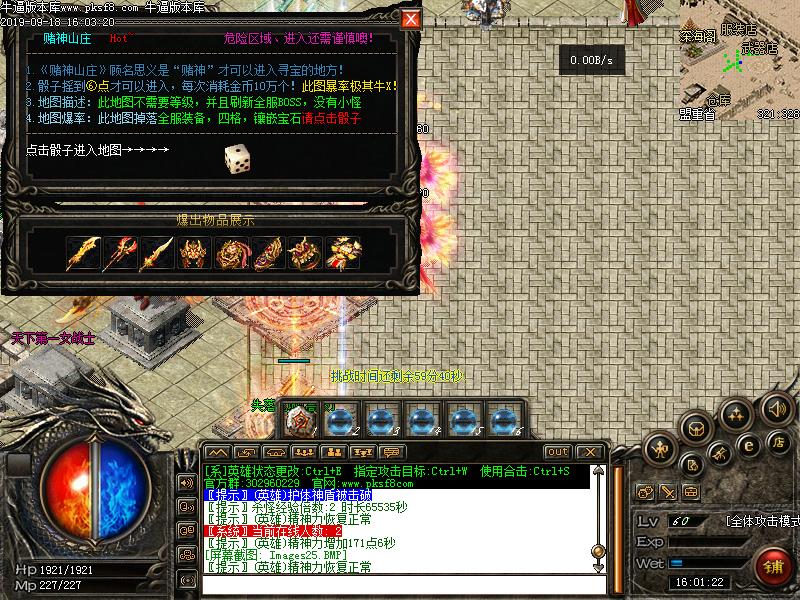
Task: Close the chat panel with X button
Action: (590, 452)
